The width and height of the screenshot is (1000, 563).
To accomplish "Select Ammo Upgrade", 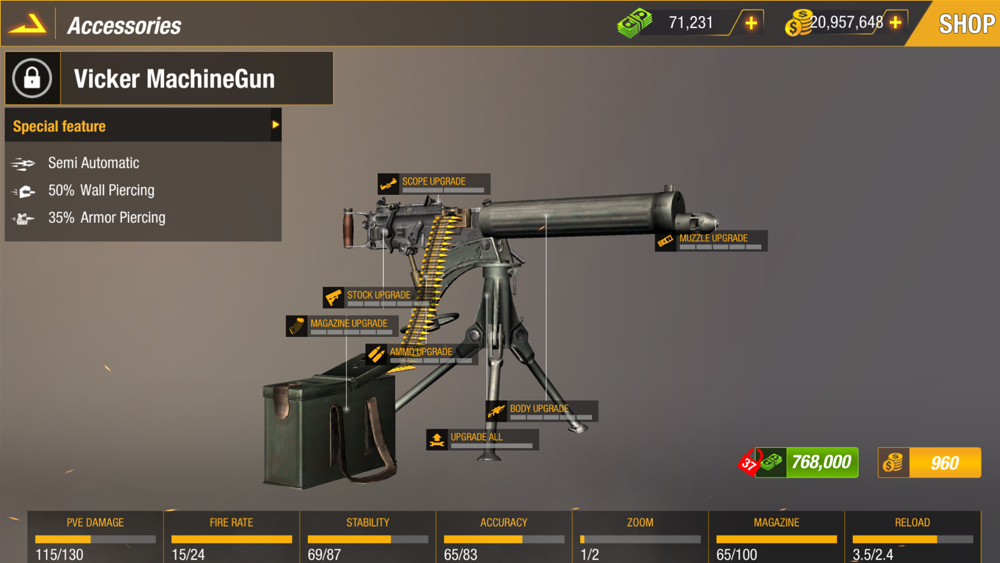I will click(x=420, y=354).
